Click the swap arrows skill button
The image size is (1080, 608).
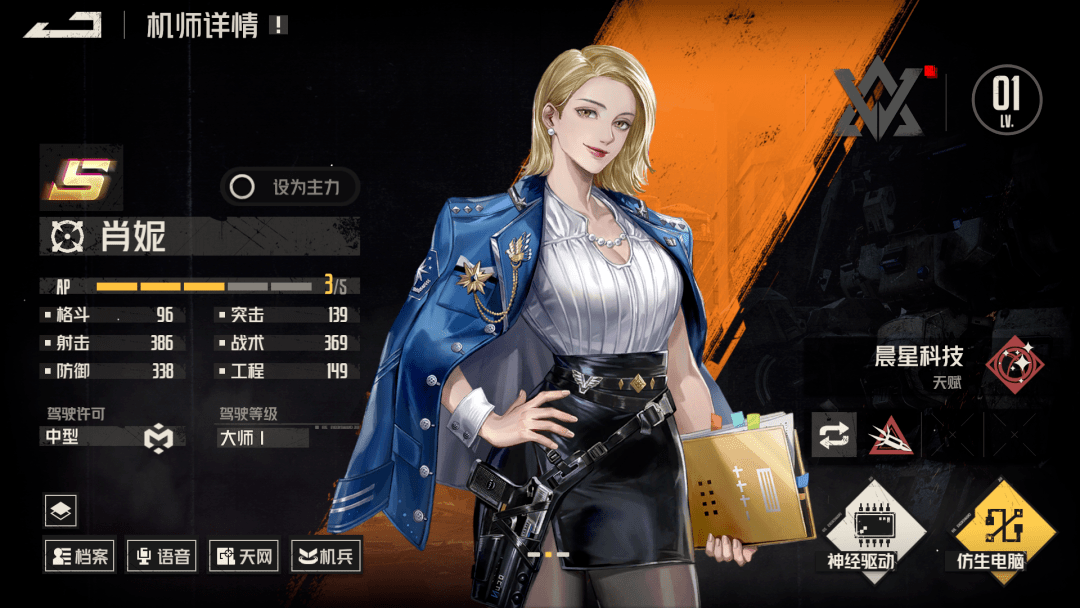pyautogui.click(x=833, y=435)
